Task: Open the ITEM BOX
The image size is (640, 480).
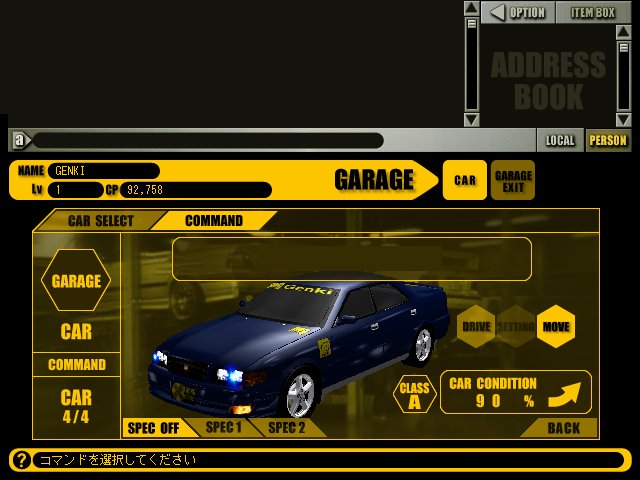Action: [593, 12]
